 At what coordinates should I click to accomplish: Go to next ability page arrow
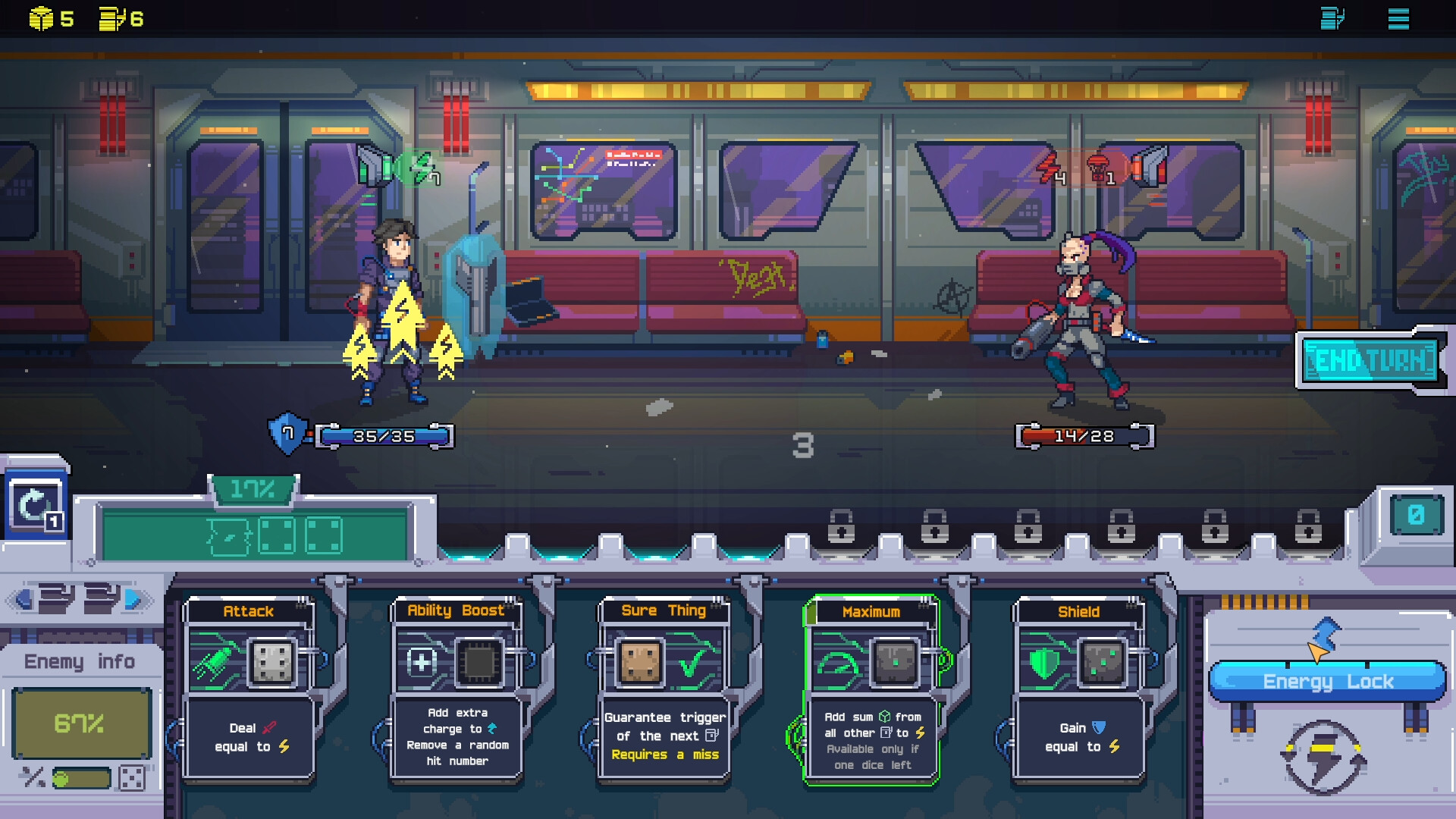click(x=134, y=600)
